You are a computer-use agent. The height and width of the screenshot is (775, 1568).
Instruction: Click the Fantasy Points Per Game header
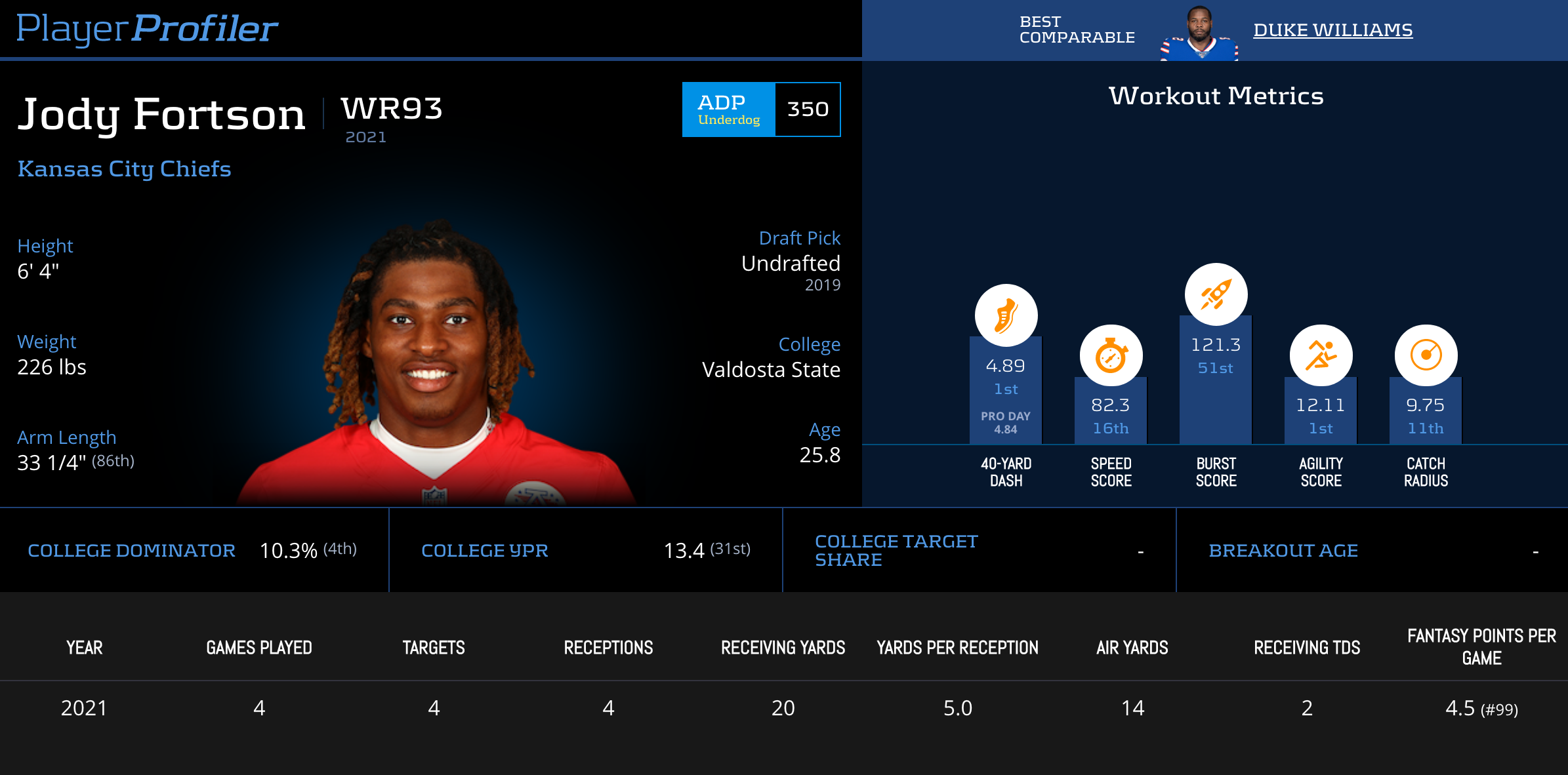(x=1481, y=646)
